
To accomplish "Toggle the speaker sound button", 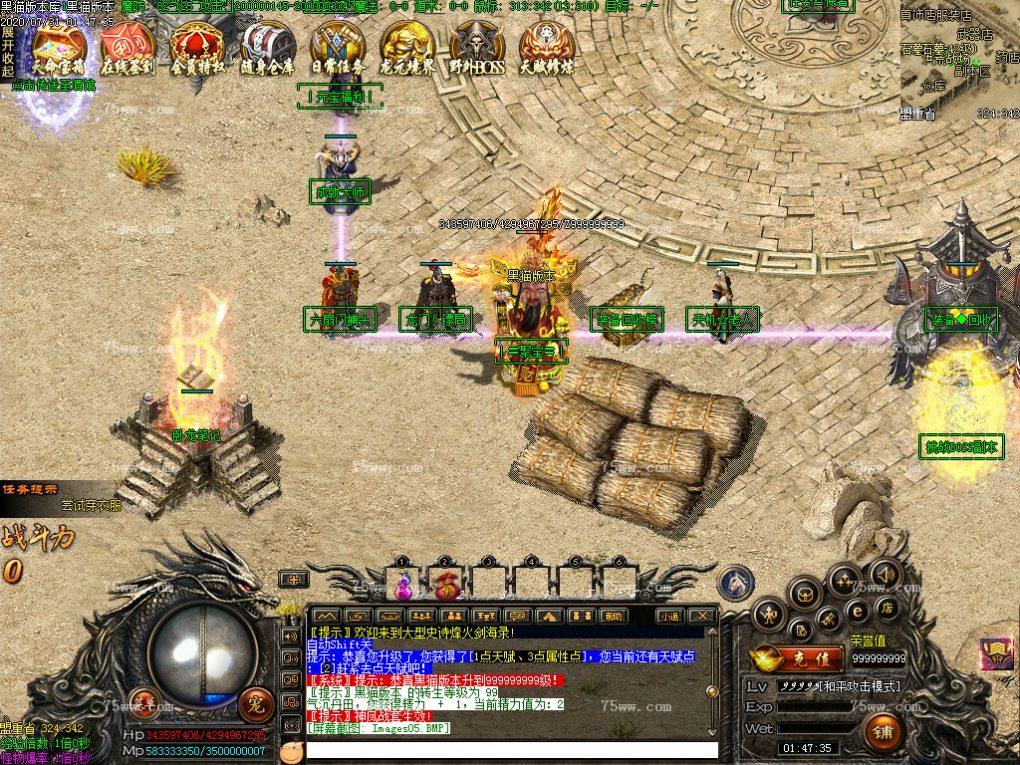I will pos(885,573).
